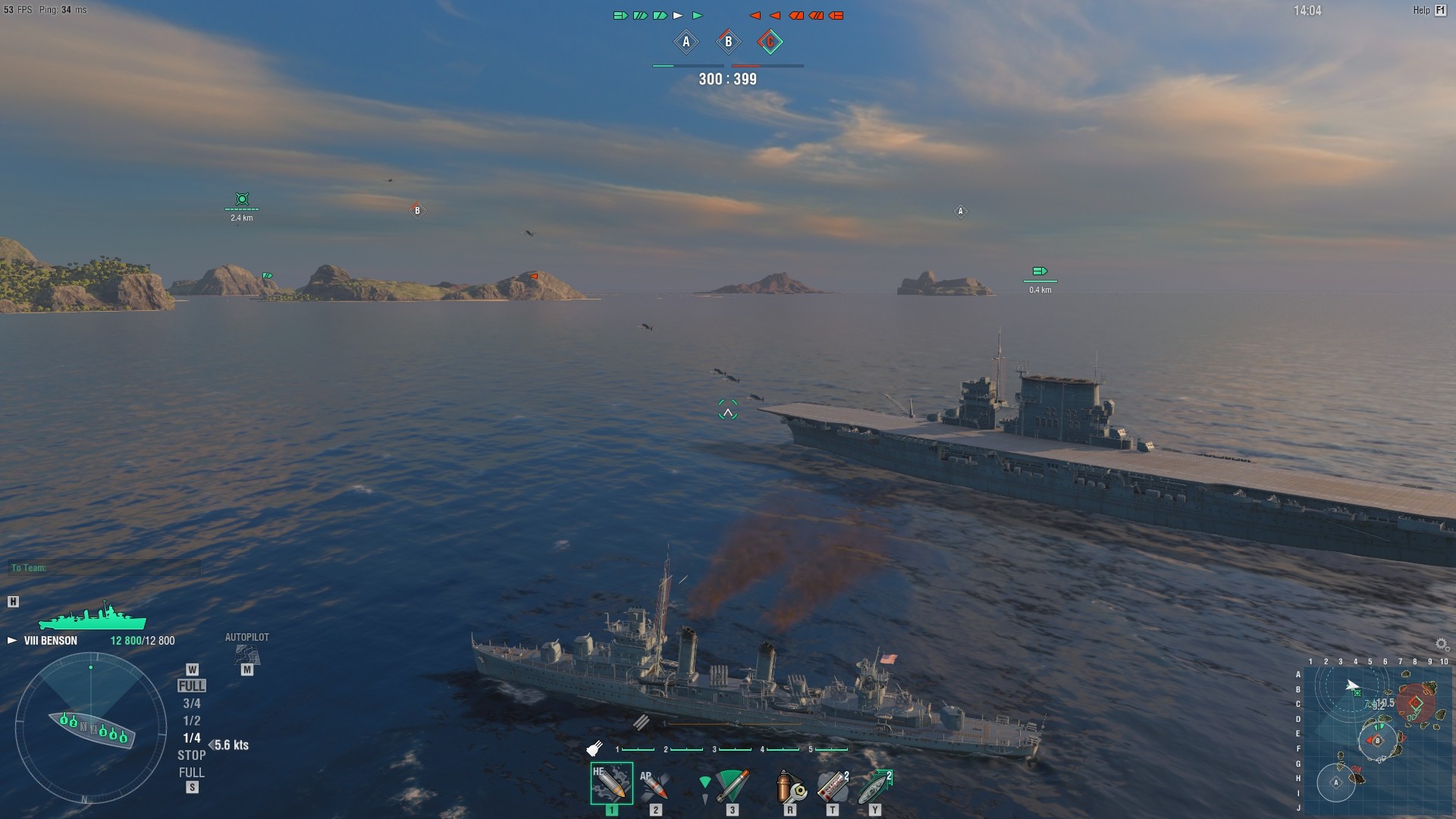1456x819 pixels.
Task: Click the capture point B indicator at top
Action: coord(727,42)
